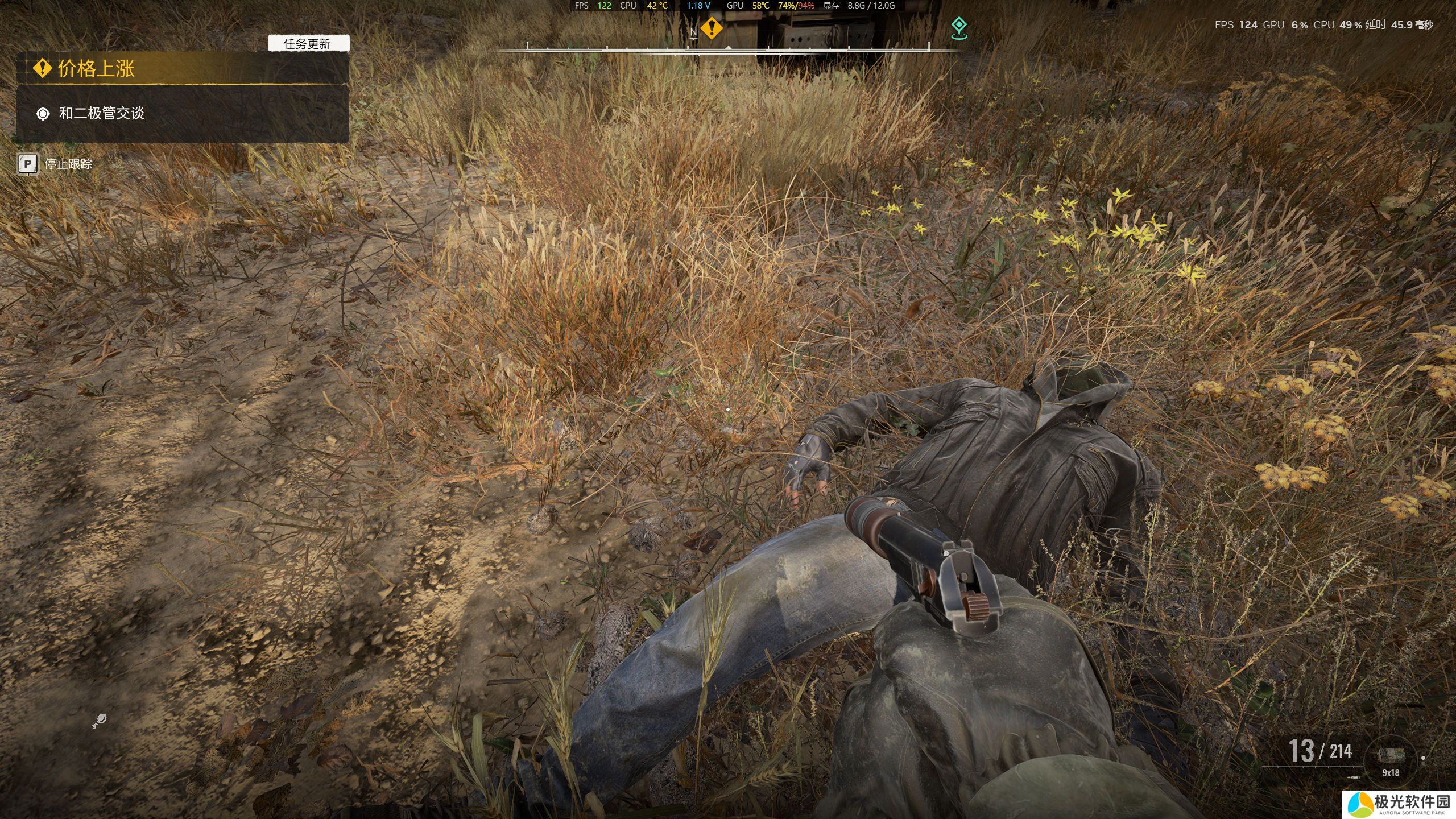
Task: Click the yellow quest marker on compass
Action: [x=711, y=27]
